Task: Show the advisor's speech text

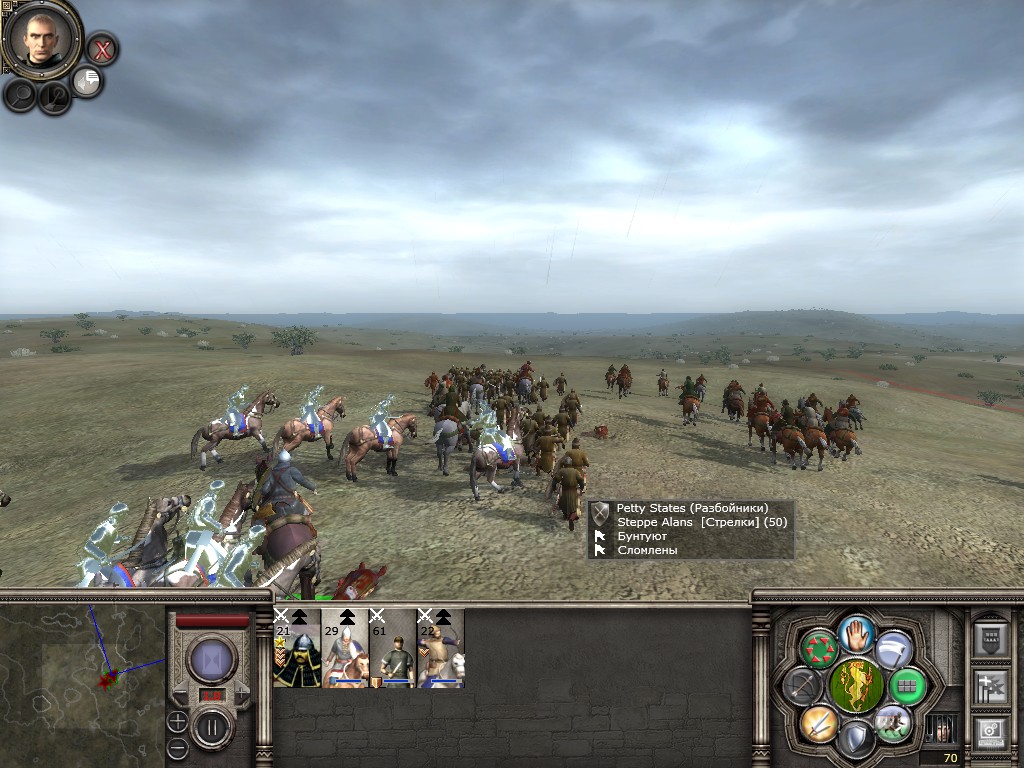Action: pyautogui.click(x=87, y=82)
